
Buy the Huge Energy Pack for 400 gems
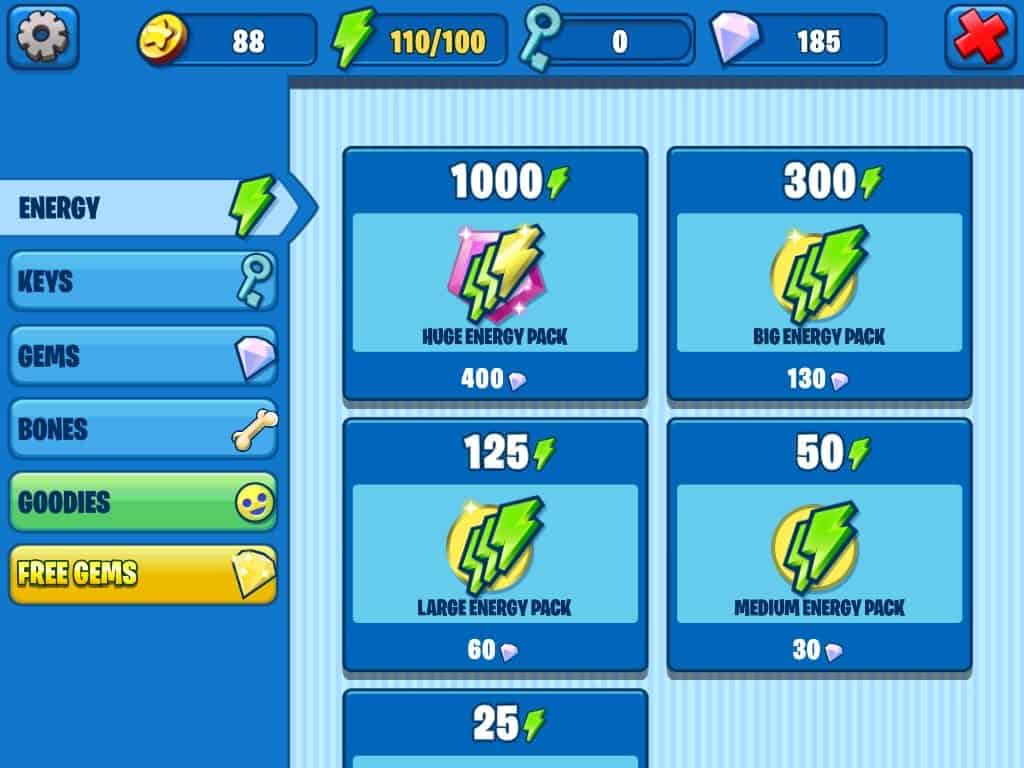[x=495, y=274]
